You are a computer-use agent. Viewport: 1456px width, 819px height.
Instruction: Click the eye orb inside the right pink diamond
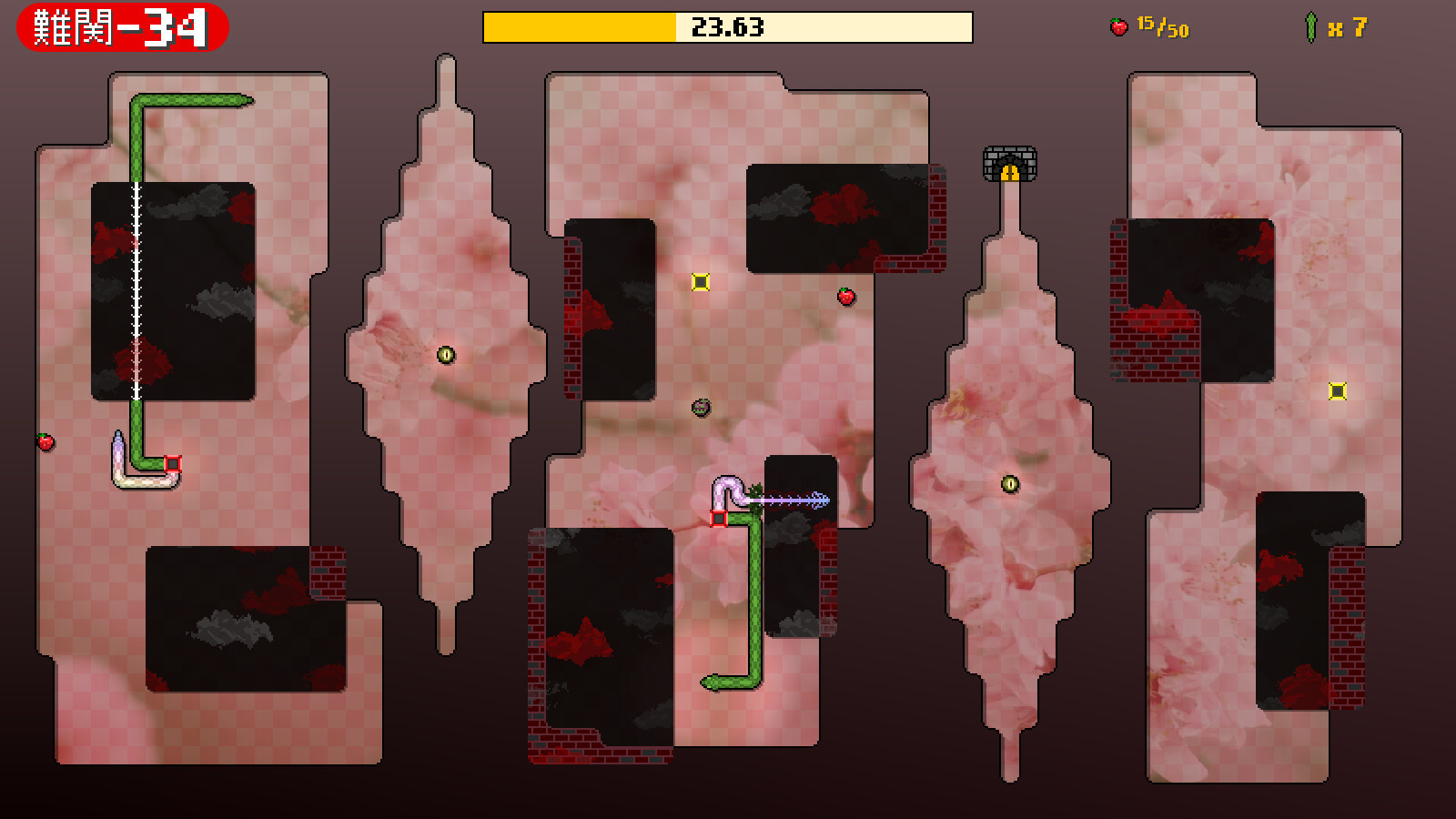[x=1010, y=483]
